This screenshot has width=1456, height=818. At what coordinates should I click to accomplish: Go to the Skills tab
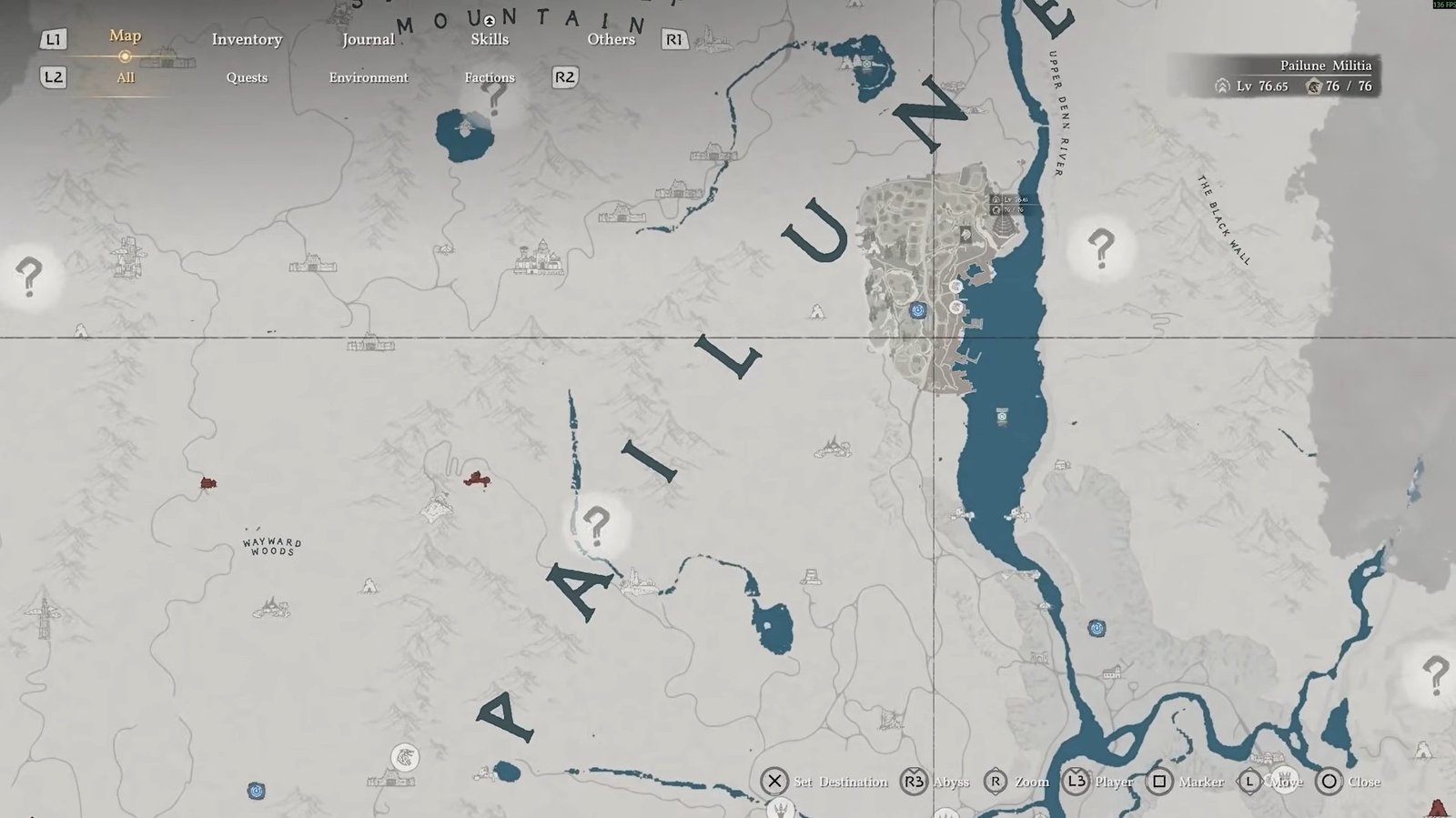click(x=490, y=39)
